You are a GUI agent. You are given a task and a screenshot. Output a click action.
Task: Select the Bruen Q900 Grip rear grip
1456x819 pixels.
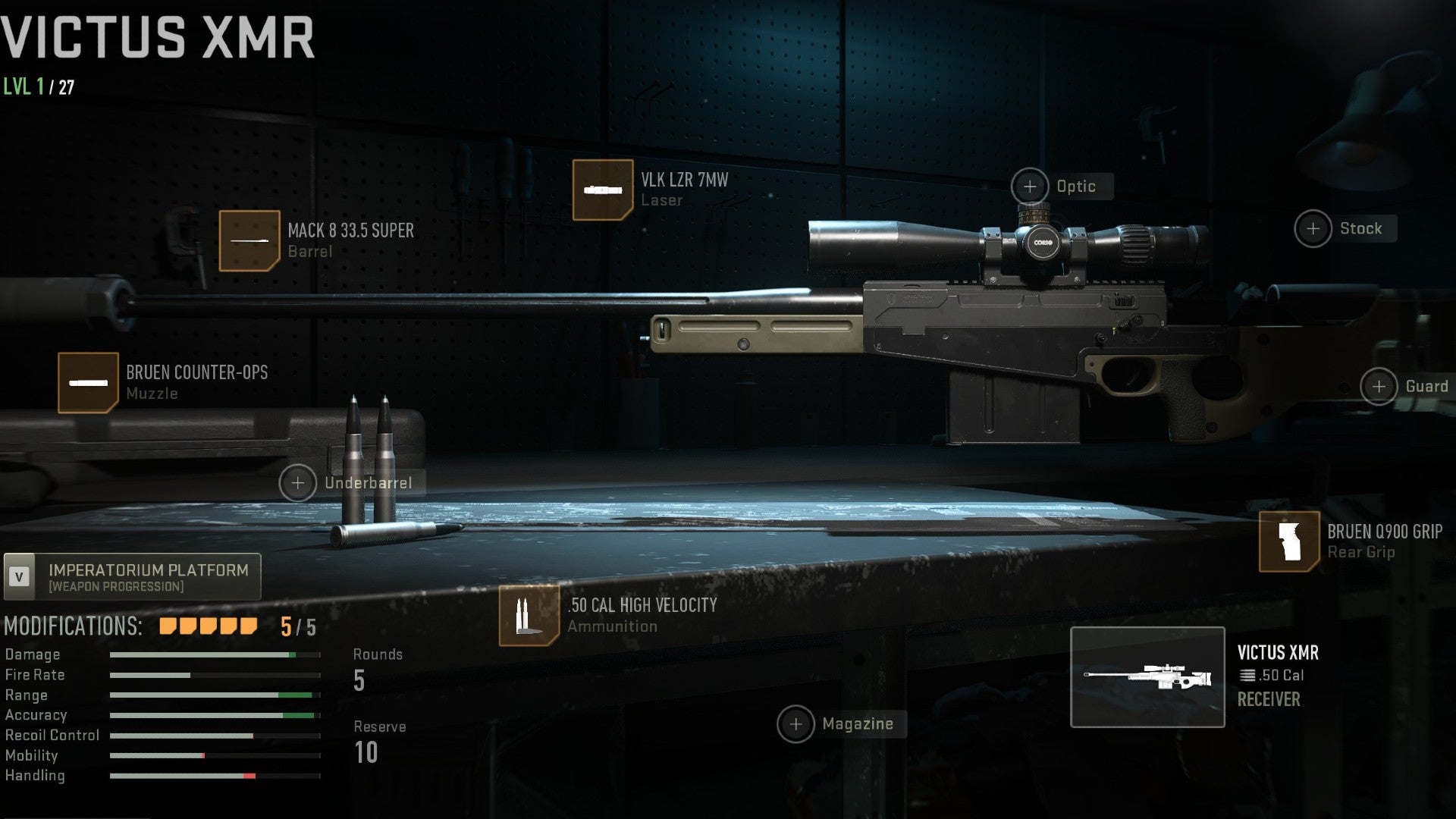click(x=1289, y=541)
